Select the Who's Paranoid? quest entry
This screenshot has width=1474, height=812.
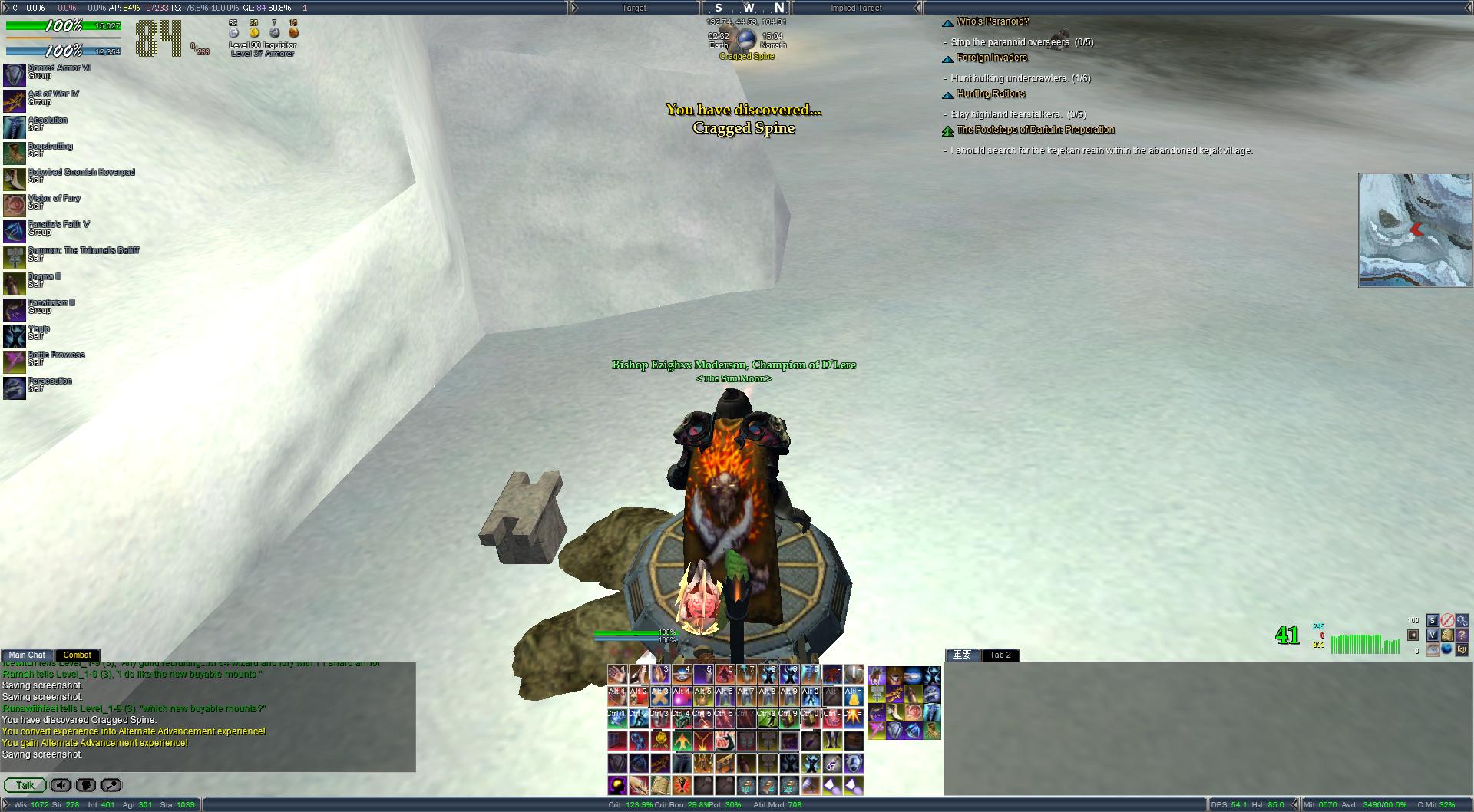pyautogui.click(x=992, y=21)
